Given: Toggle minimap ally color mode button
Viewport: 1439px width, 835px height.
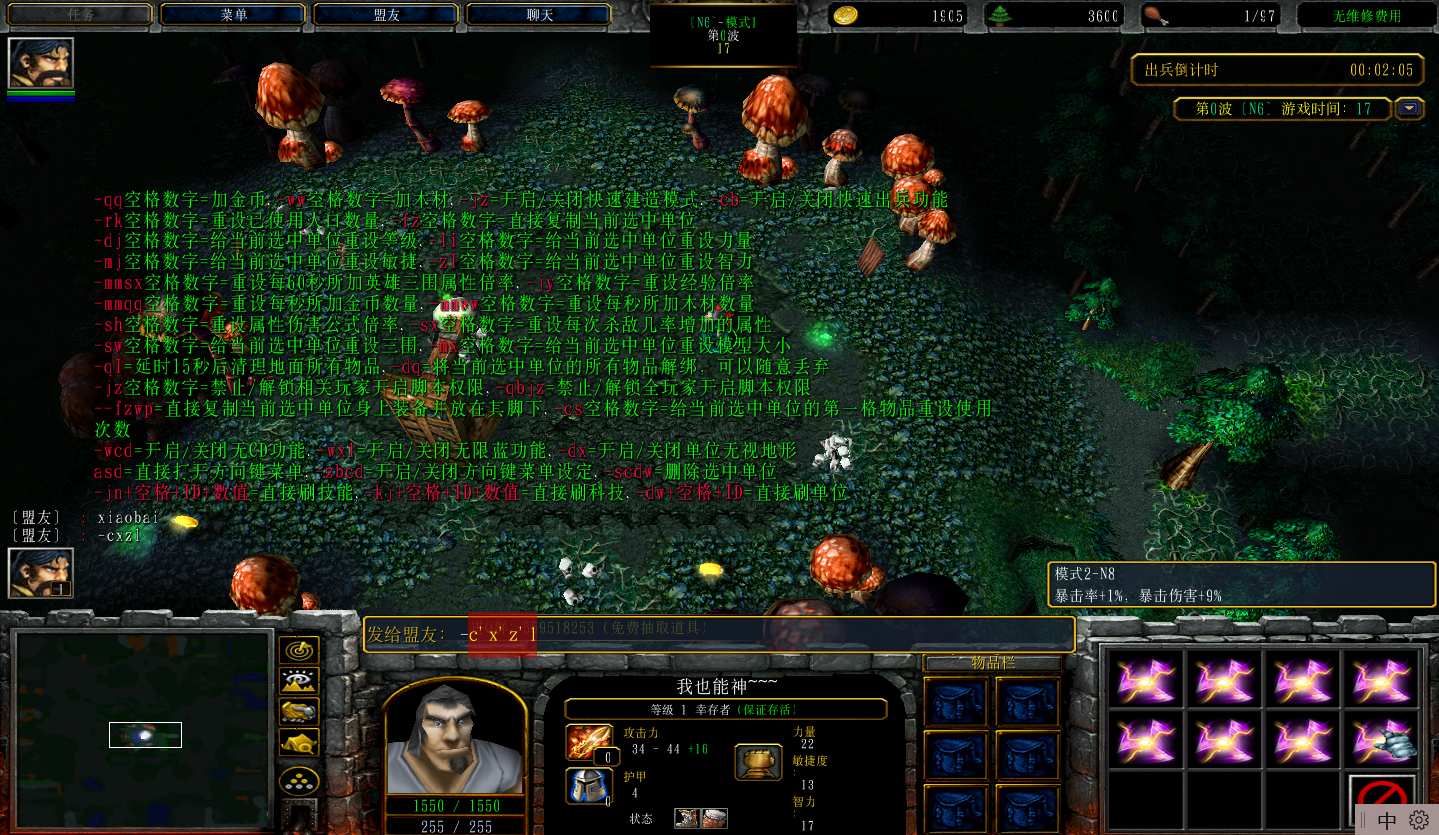Looking at the screenshot, I should (299, 711).
